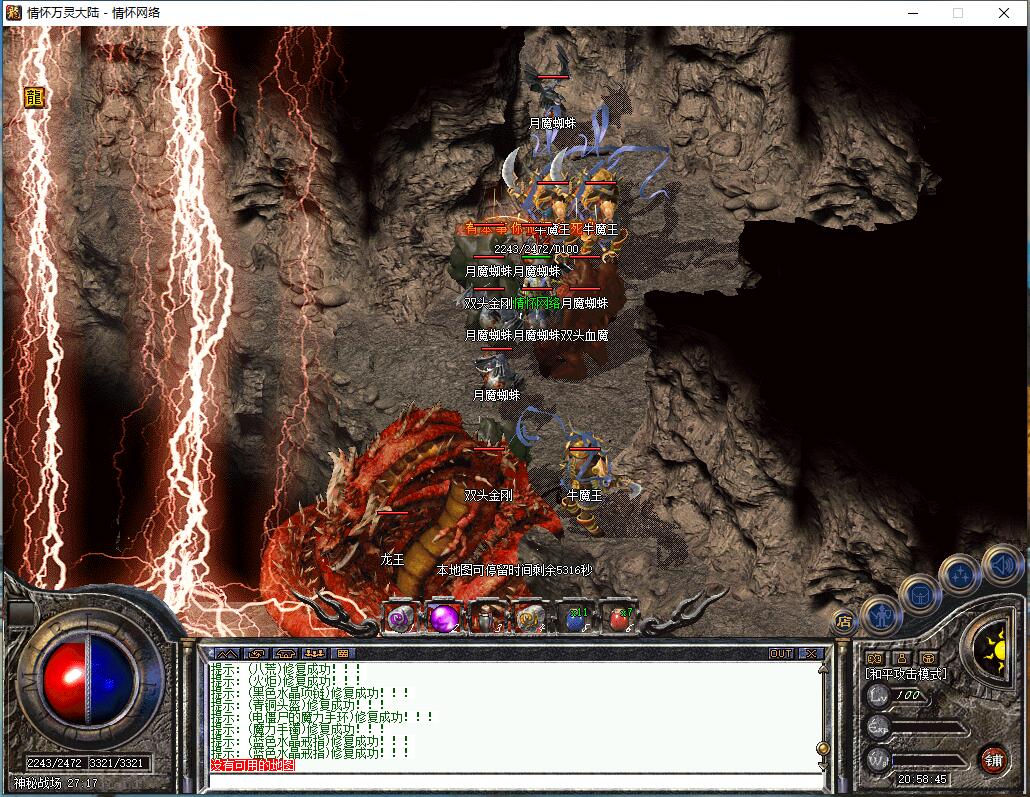The height and width of the screenshot is (797, 1030).
Task: Close the game window
Action: tap(1004, 13)
